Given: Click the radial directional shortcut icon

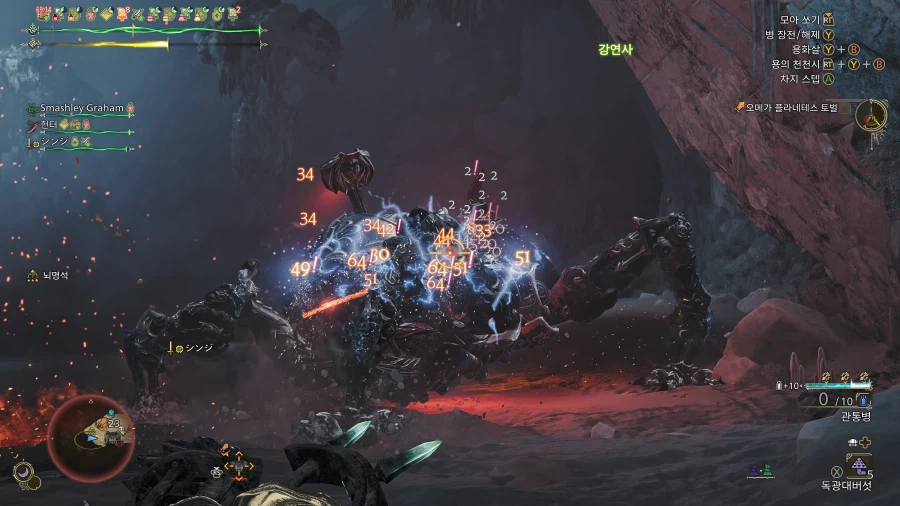Looking at the screenshot, I should pos(238,463).
